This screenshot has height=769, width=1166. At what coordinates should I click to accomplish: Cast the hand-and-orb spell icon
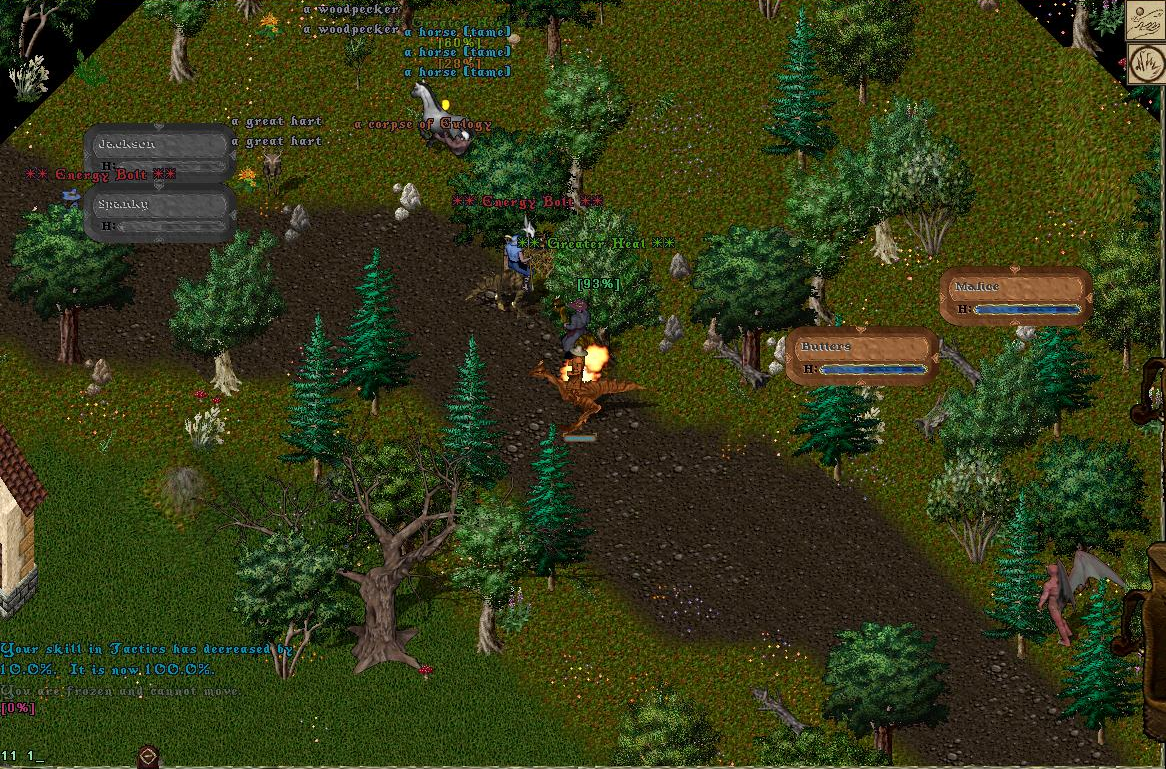pos(1145,21)
